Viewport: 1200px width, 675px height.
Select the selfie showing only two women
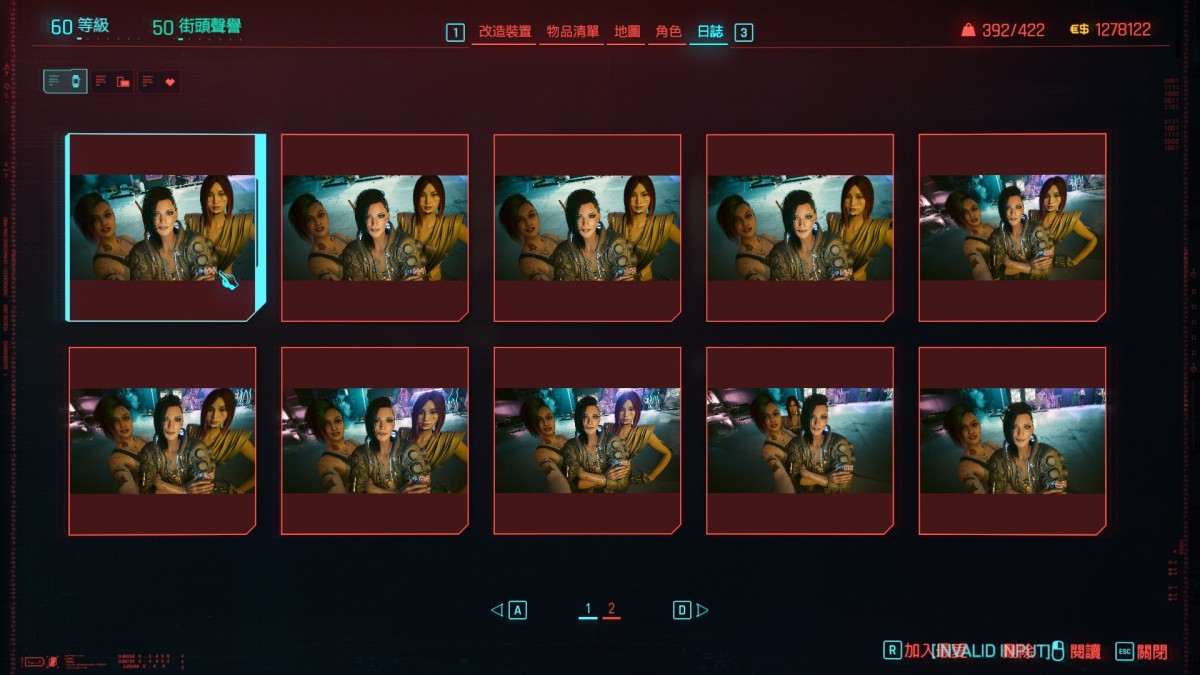tap(1012, 441)
